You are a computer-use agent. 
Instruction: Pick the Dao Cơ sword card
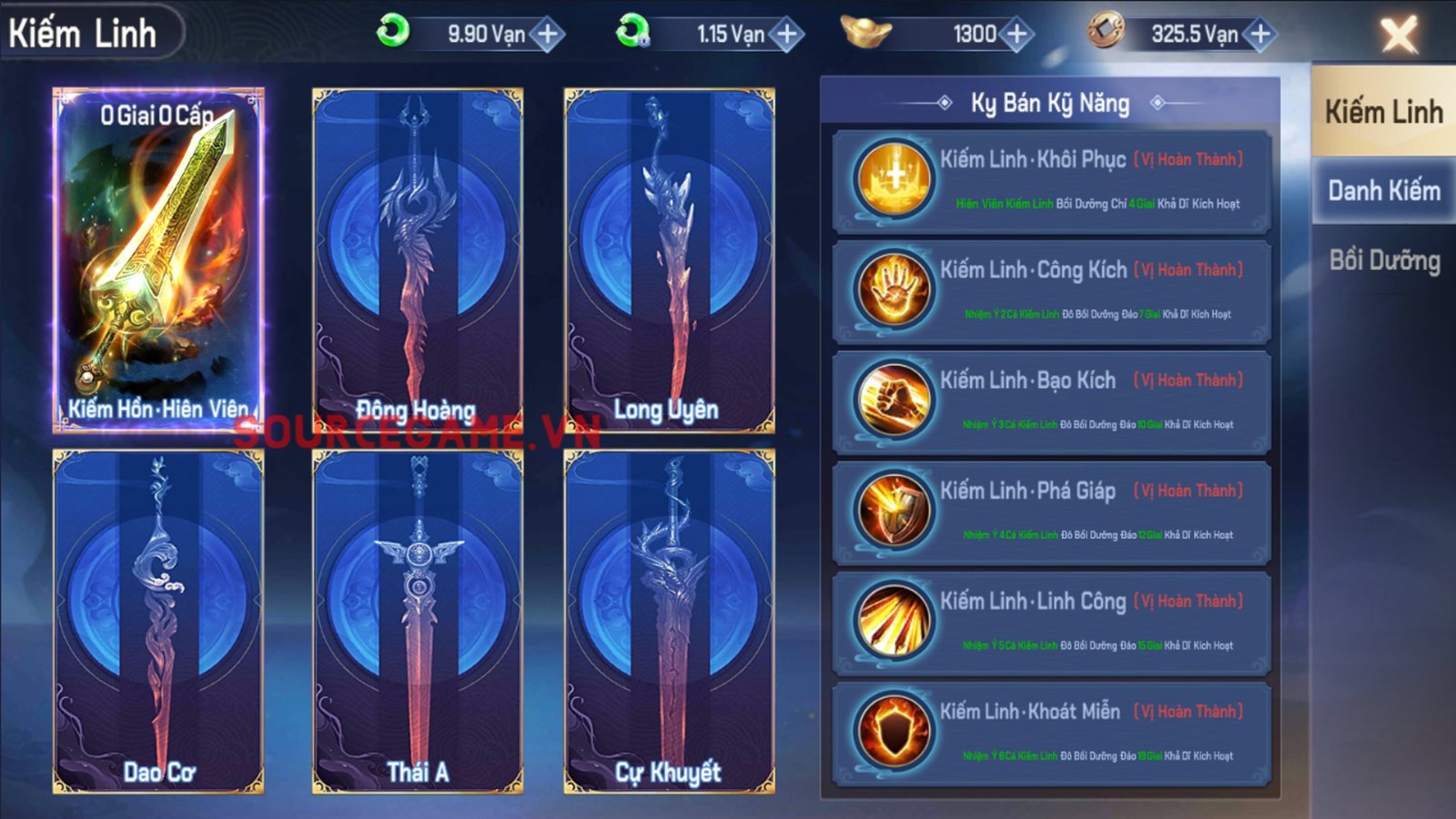[158, 622]
